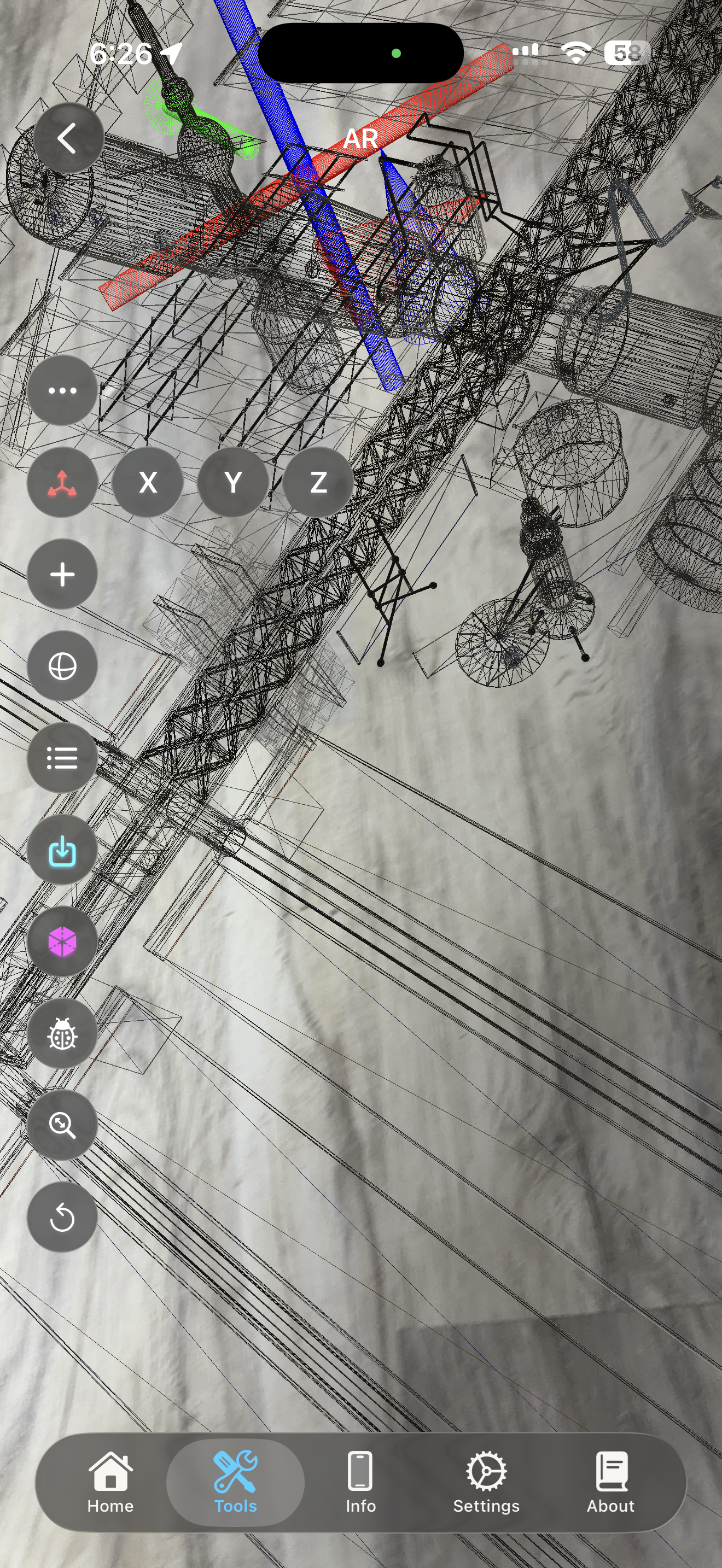Toggle the Y axis constraint
This screenshot has height=1568, width=722.
pyautogui.click(x=232, y=483)
